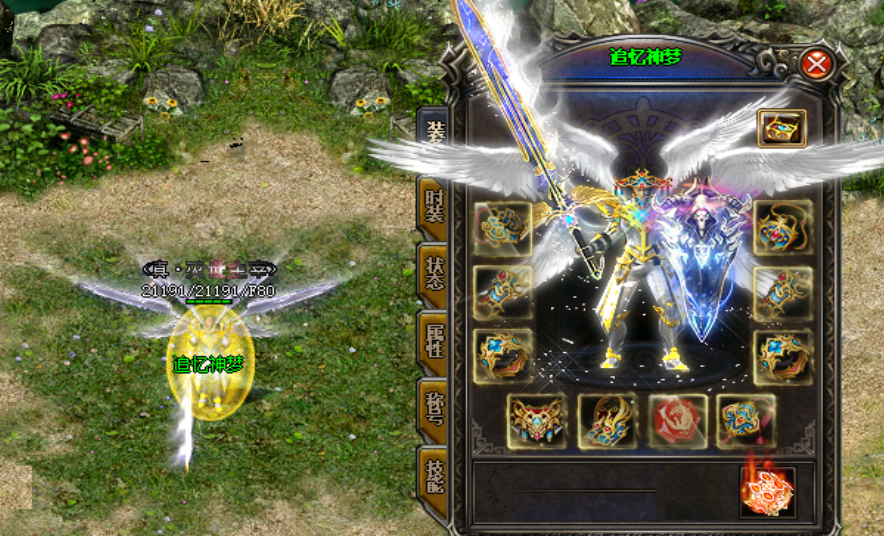Select the right bracer equipment slot
Viewport: 884px width, 536px height.
782,292
